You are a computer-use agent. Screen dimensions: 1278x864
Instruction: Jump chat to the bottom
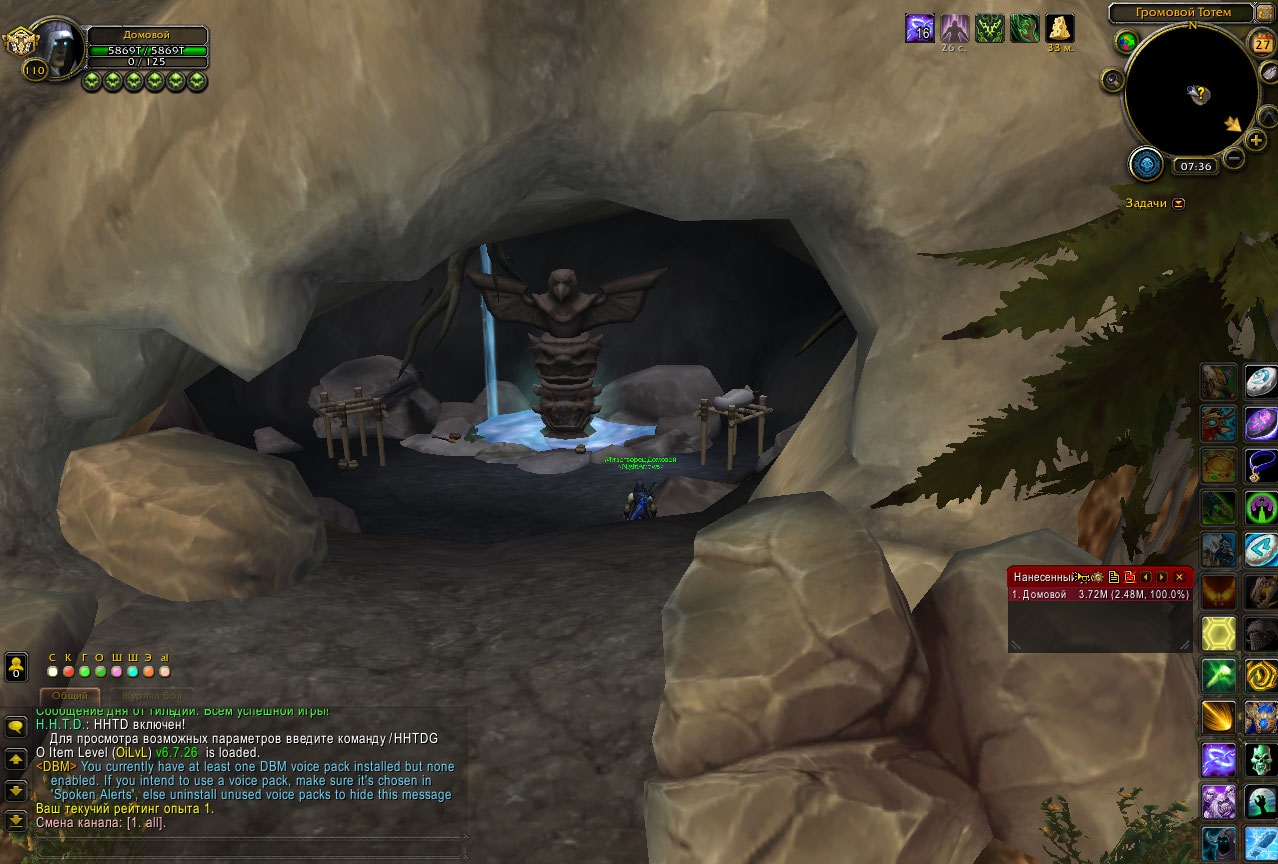coord(16,821)
